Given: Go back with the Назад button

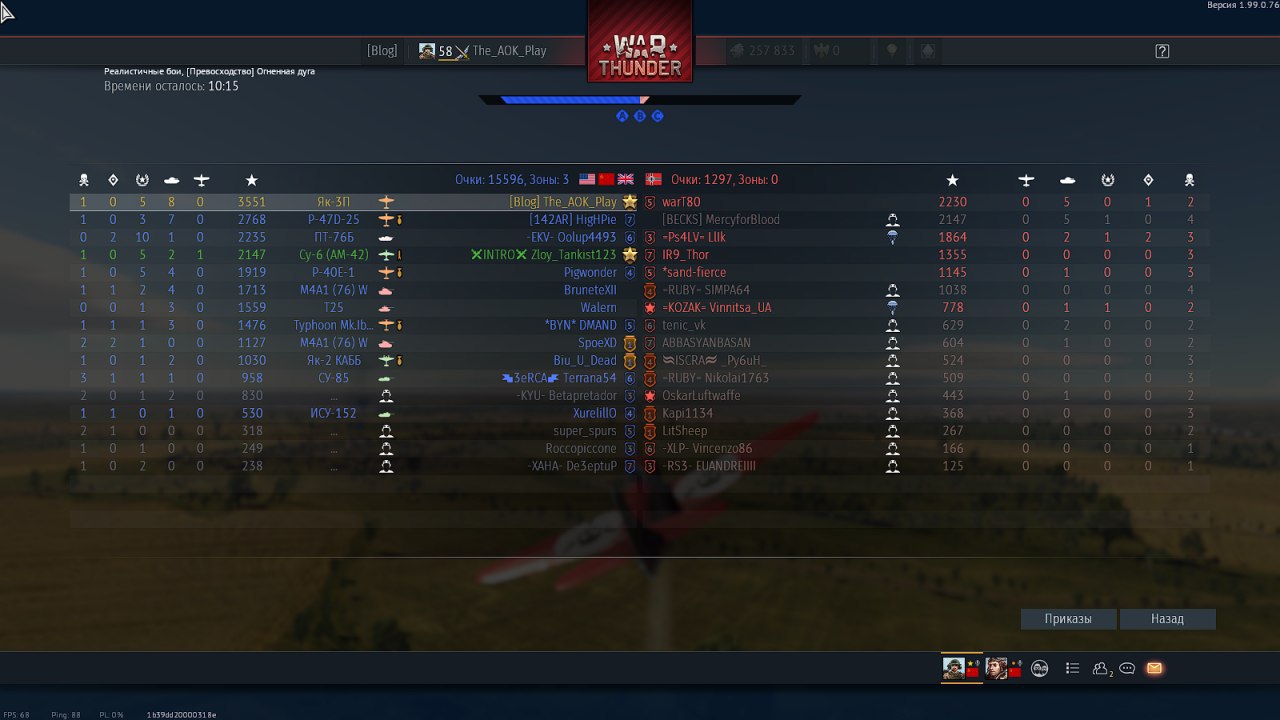Looking at the screenshot, I should (1167, 619).
